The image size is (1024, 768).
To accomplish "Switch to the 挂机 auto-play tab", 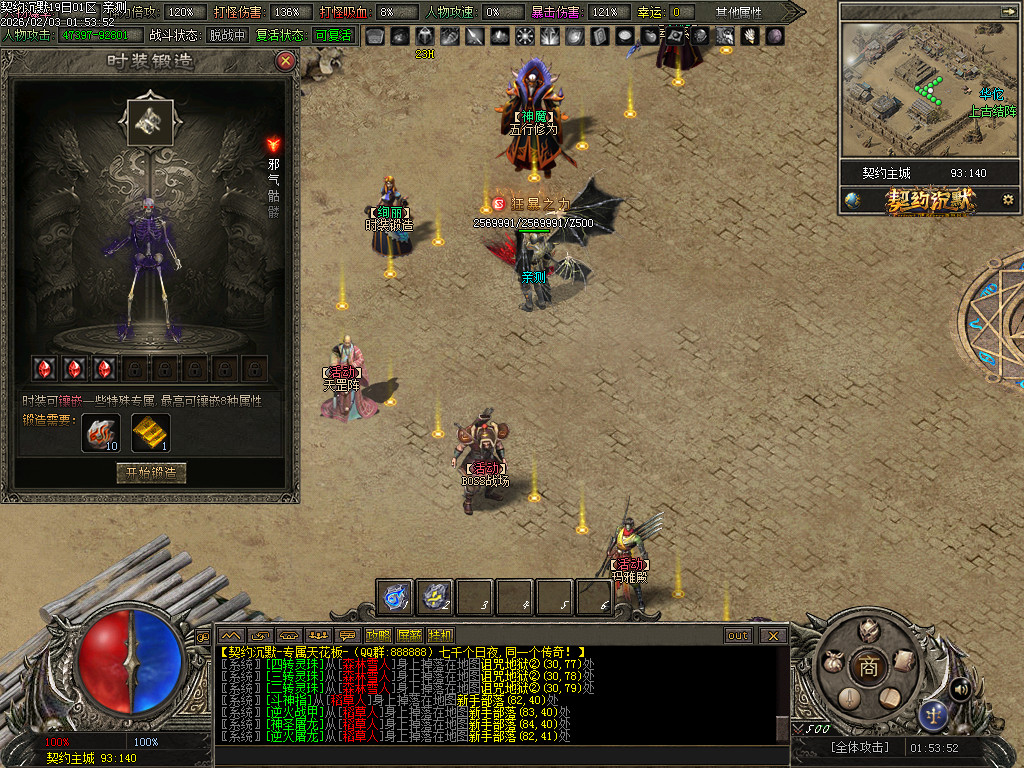I will coord(440,635).
